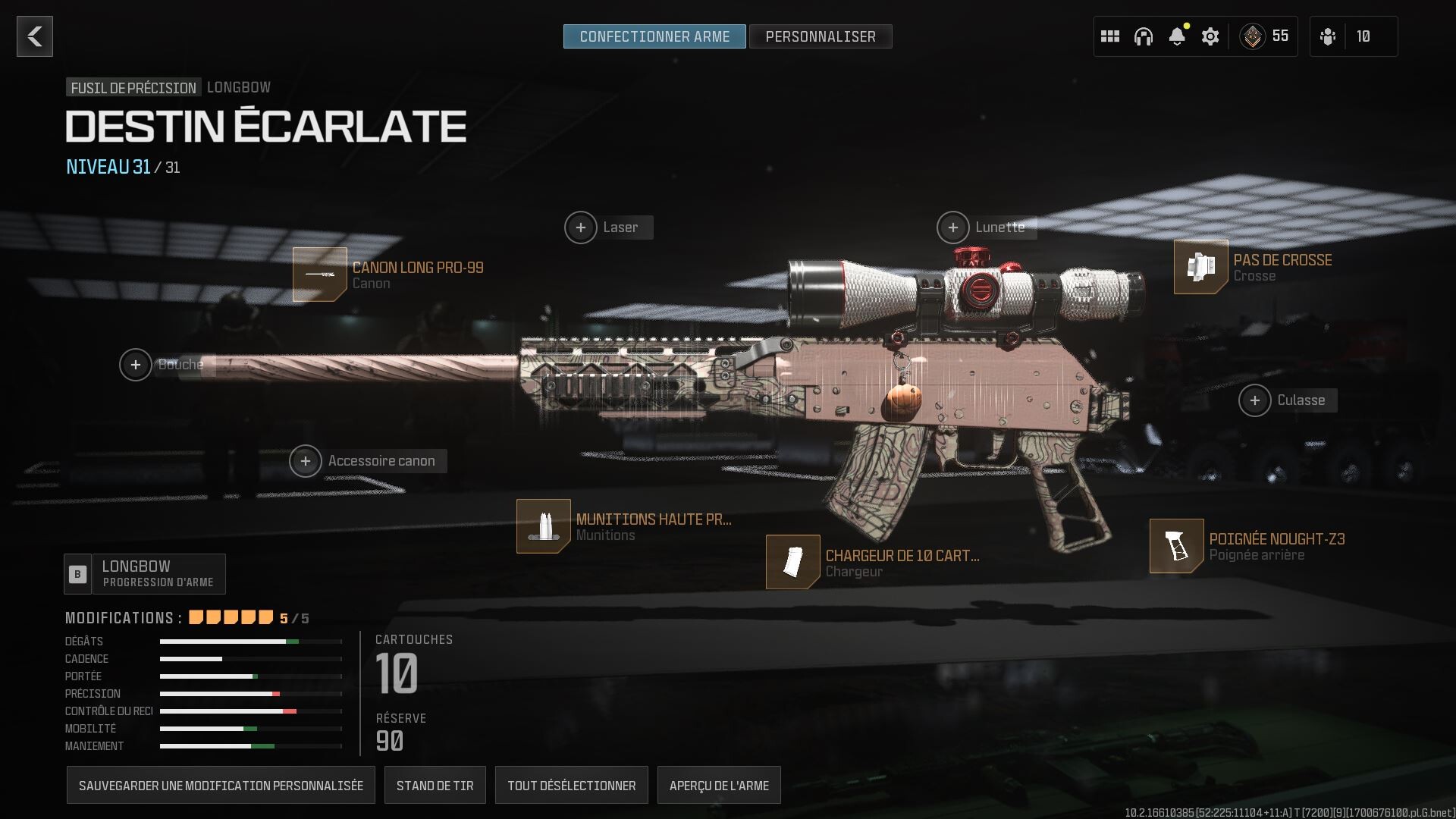Select the Pas de Crosse stock attachment

pyautogui.click(x=1200, y=267)
